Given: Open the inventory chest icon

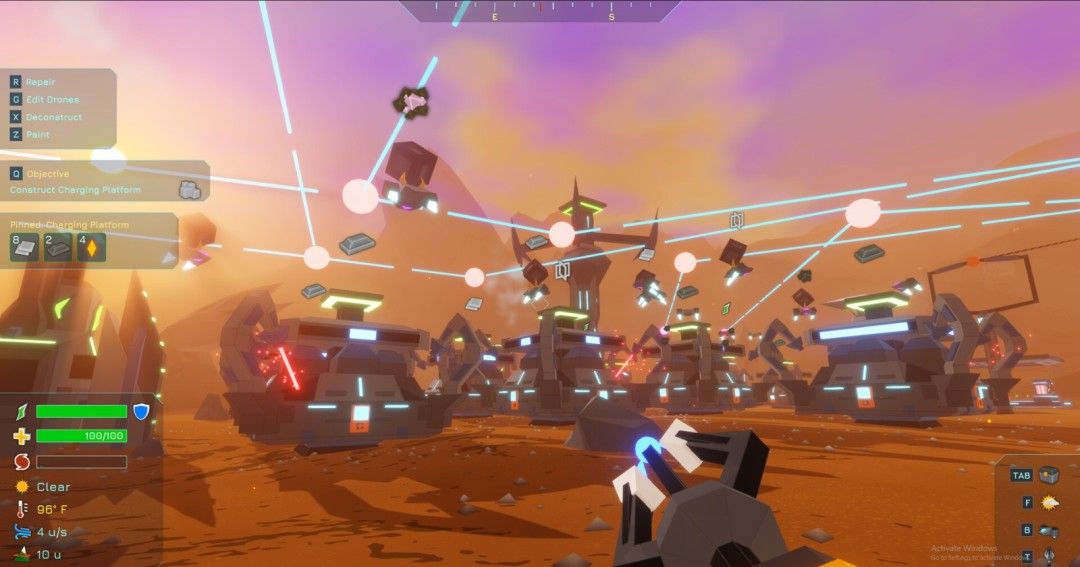Looking at the screenshot, I should [1048, 475].
